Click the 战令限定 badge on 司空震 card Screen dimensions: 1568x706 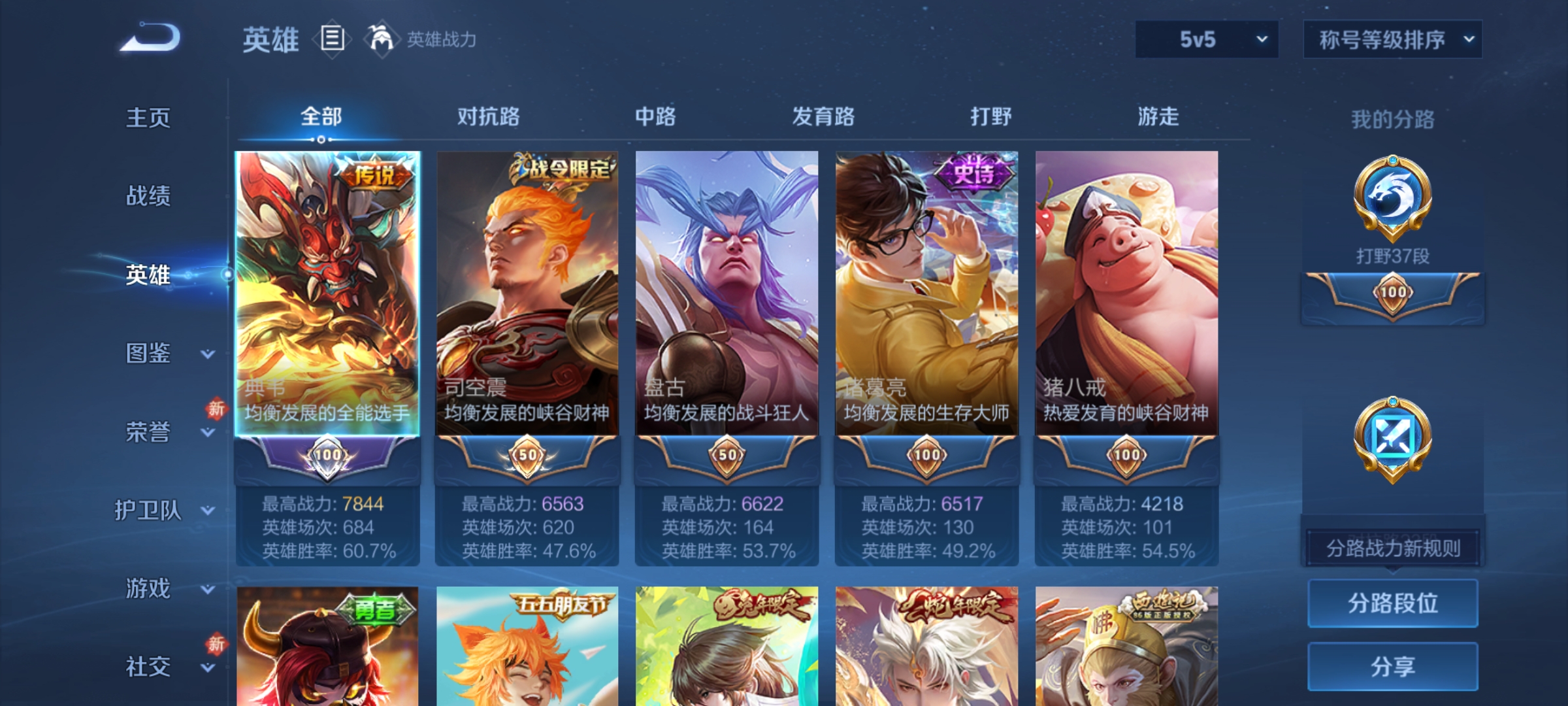tap(564, 169)
